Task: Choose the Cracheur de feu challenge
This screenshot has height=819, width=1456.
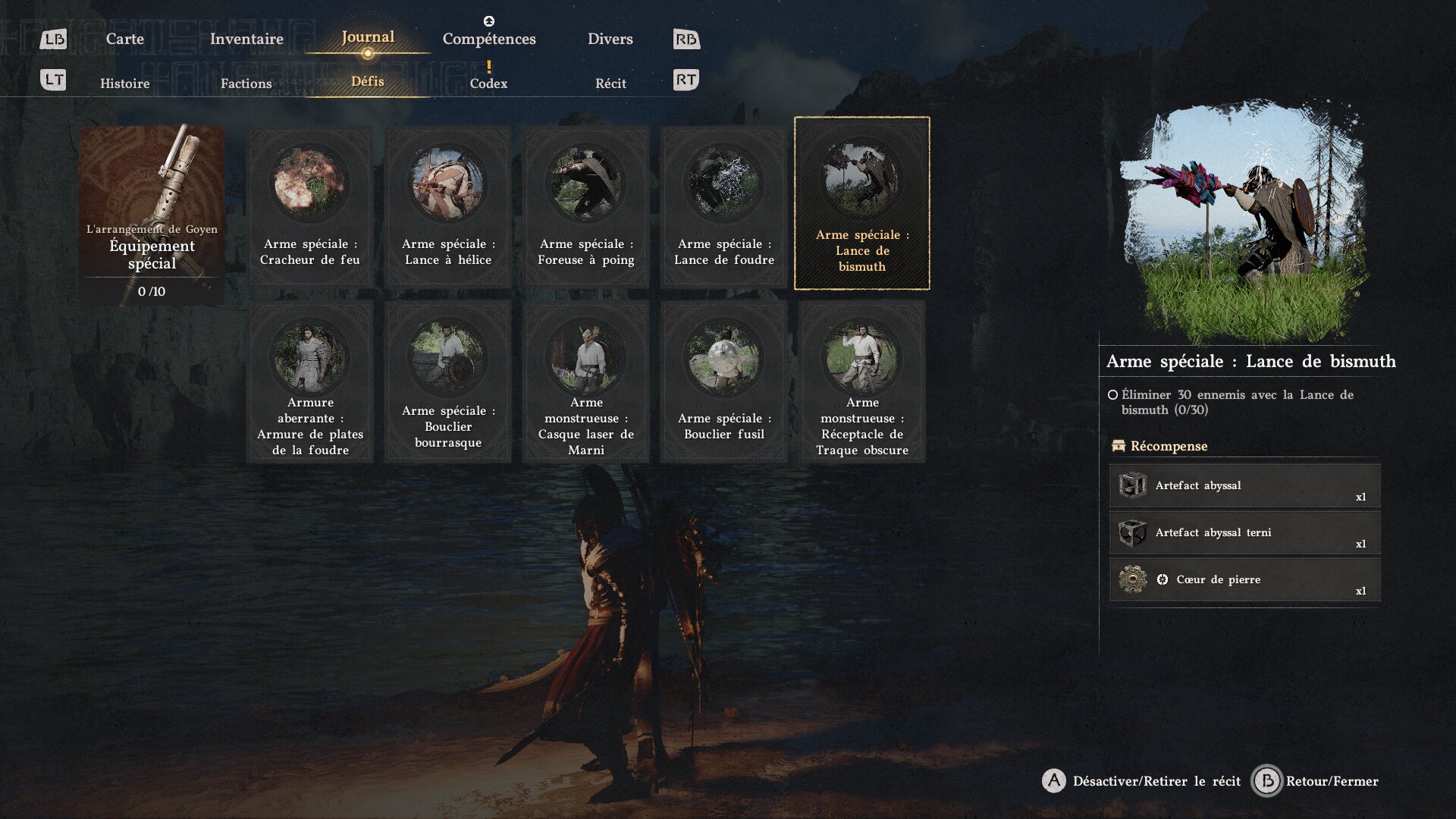Action: [310, 206]
